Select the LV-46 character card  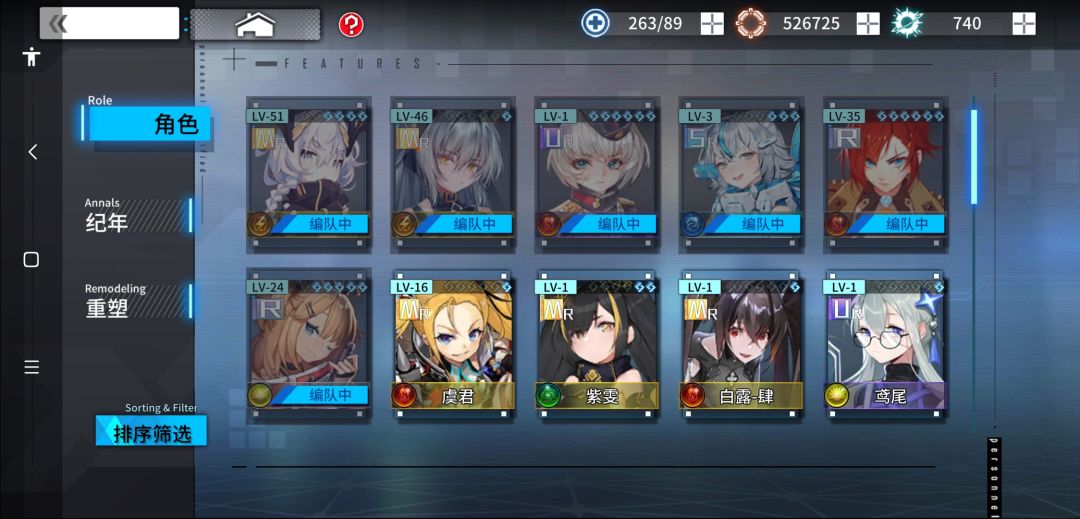[452, 172]
